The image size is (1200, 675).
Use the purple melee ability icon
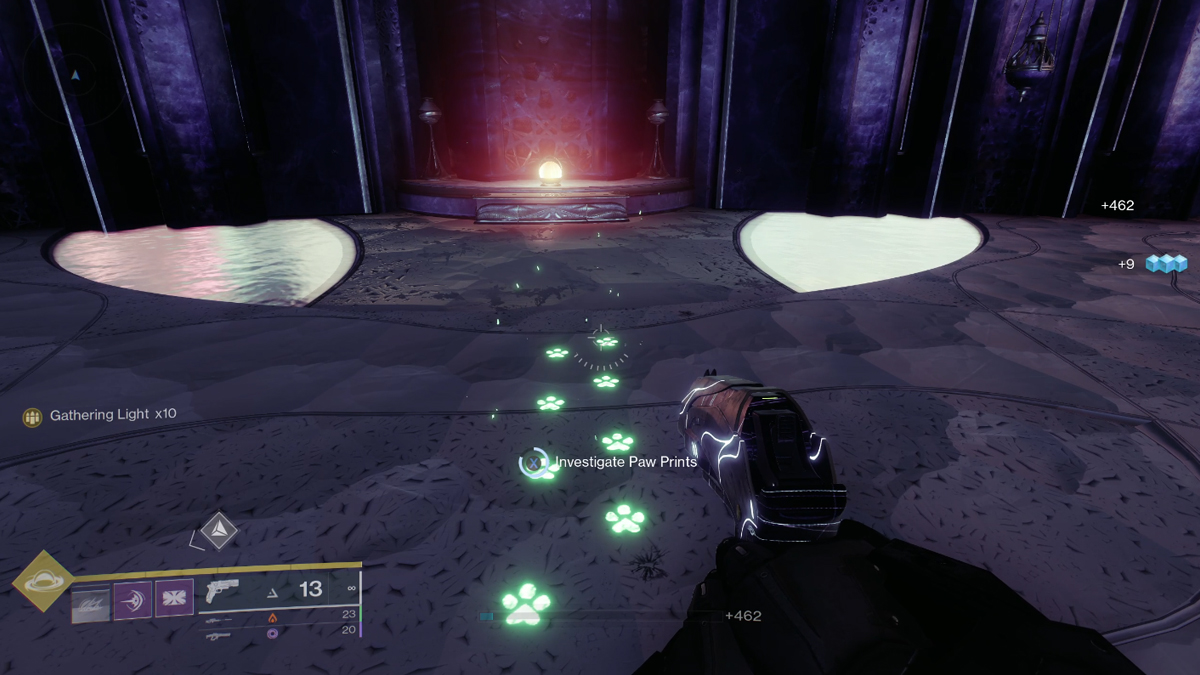(132, 602)
